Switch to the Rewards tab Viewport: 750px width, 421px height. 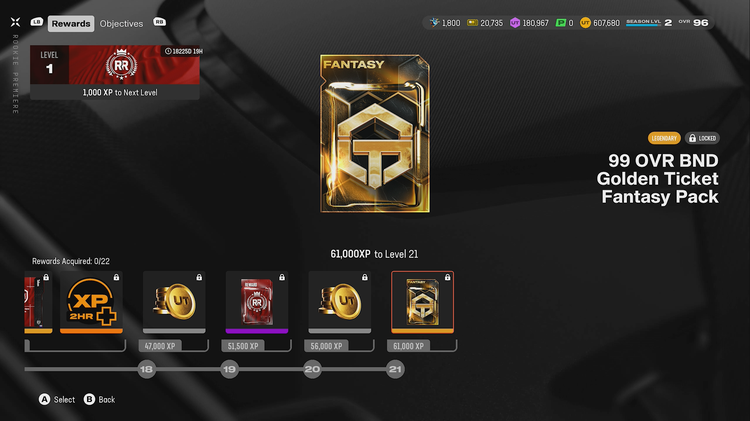(71, 23)
